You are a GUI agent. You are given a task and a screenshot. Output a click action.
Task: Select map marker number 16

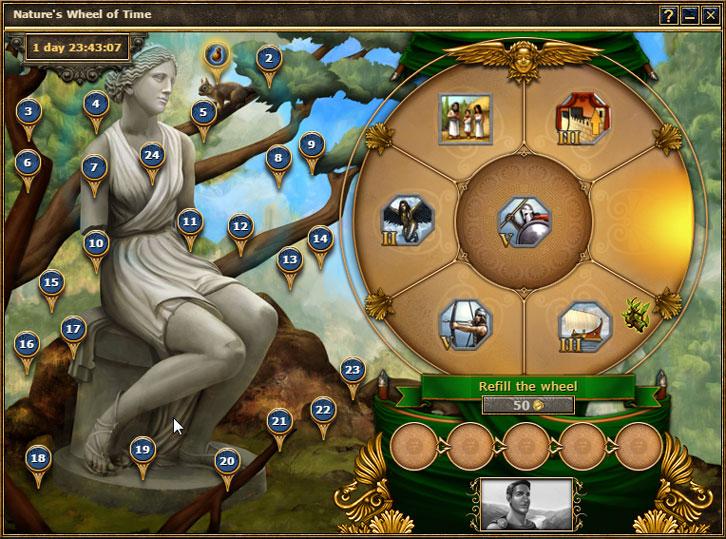[26, 344]
